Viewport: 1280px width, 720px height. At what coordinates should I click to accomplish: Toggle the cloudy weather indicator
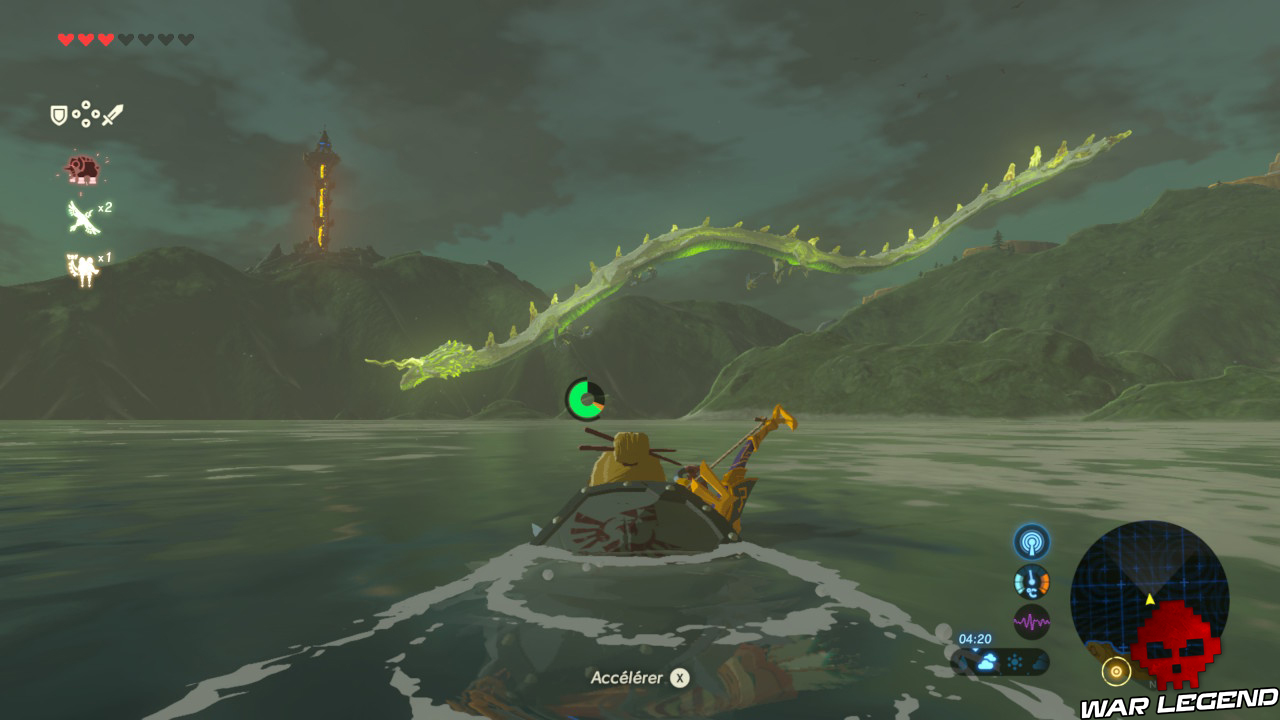[987, 662]
